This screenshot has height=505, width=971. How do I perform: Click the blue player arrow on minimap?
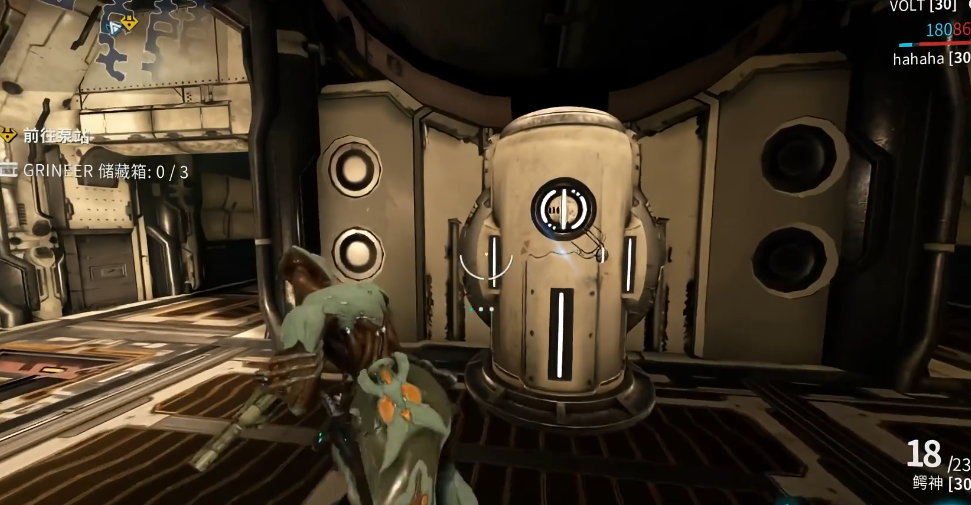[x=115, y=28]
